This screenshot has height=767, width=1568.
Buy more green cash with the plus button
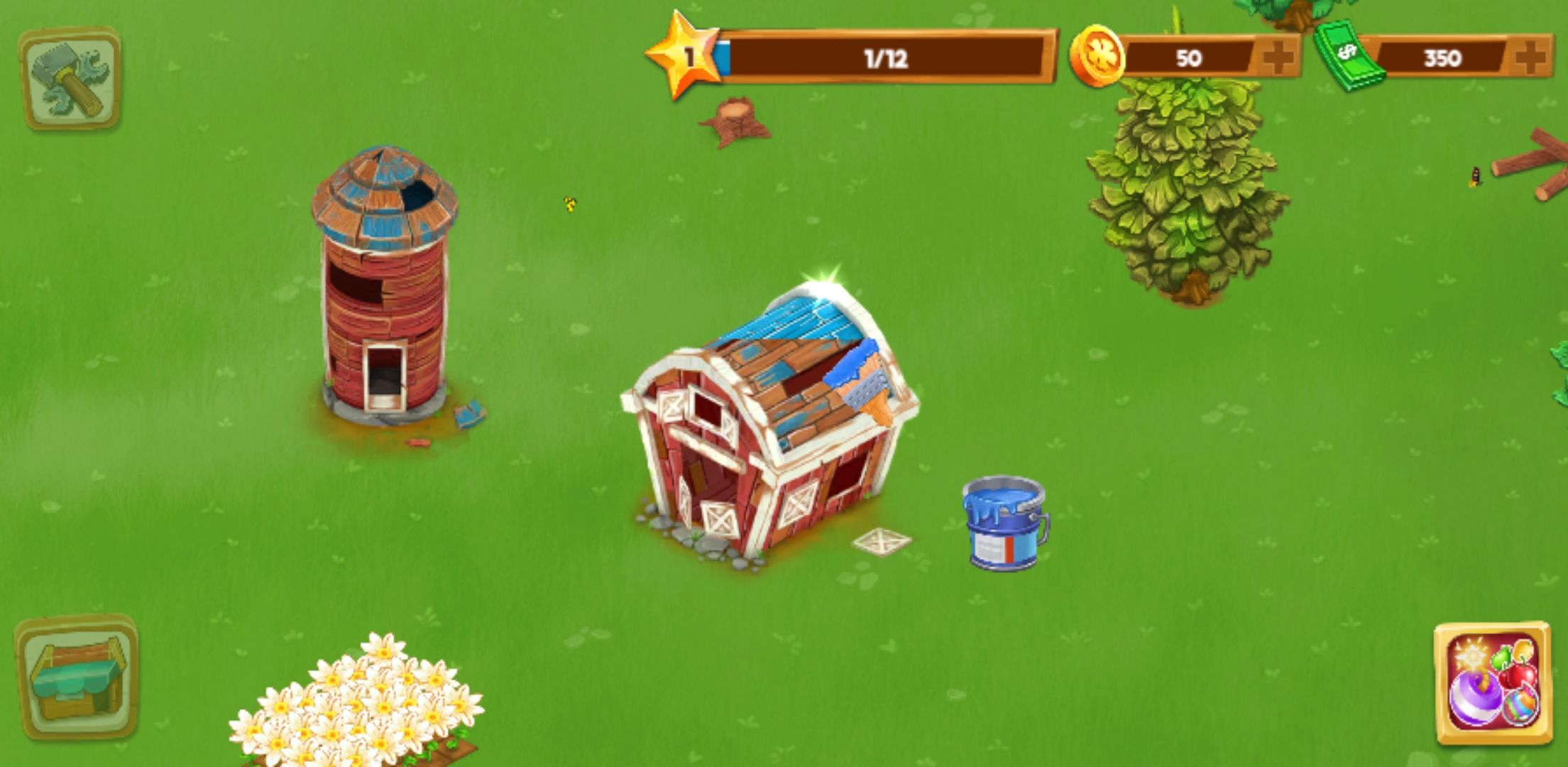(1530, 58)
